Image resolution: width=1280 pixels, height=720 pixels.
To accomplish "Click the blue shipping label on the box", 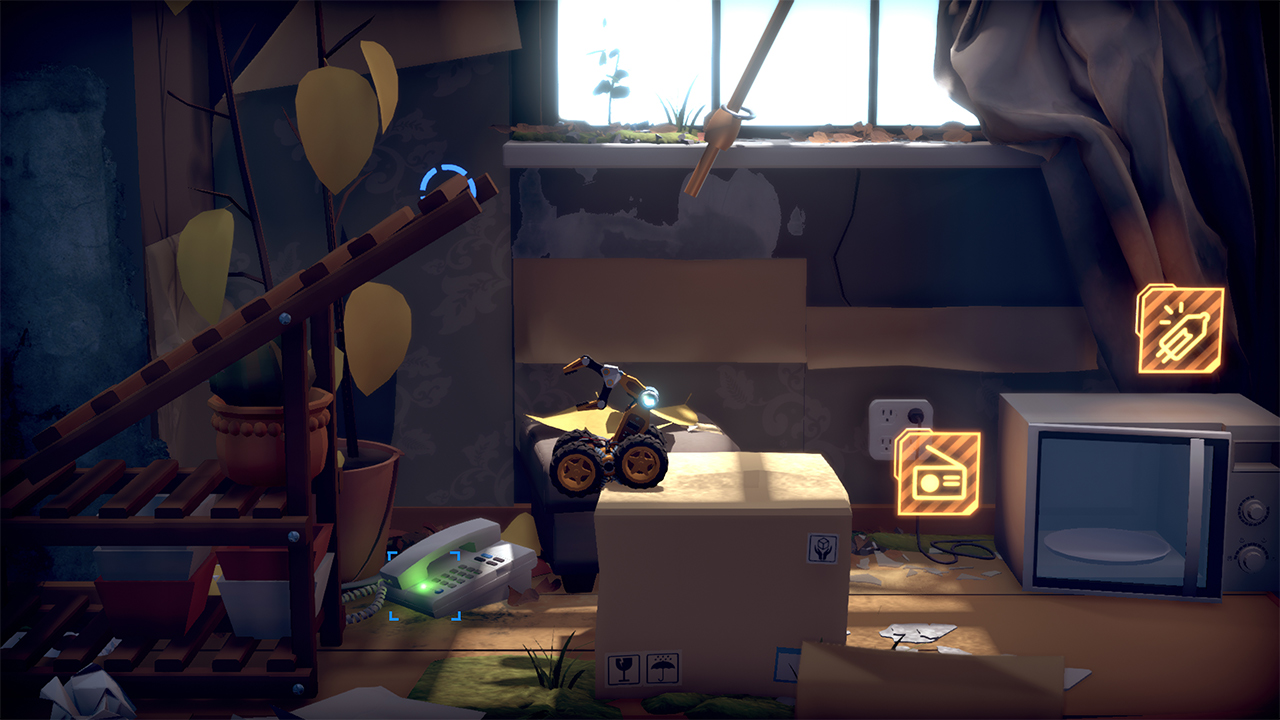I will 788,664.
